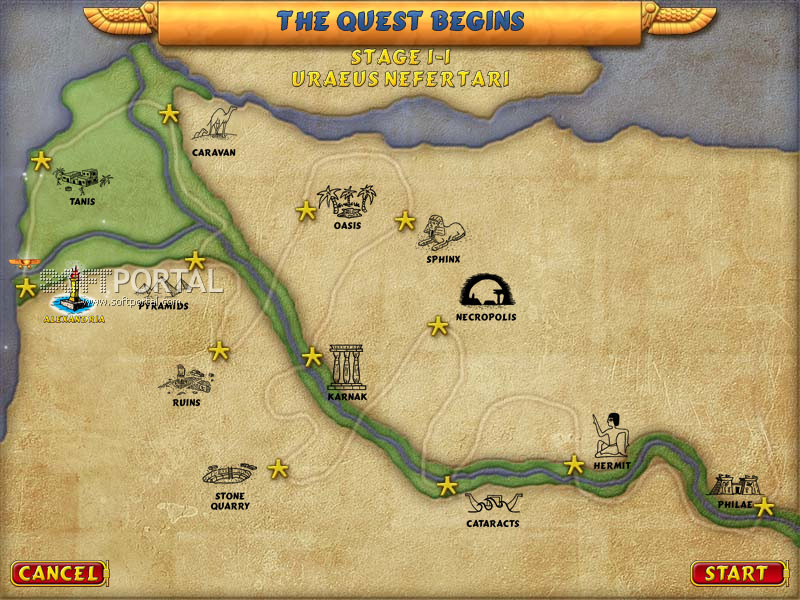
Task: Select the Karnak temple location
Action: (347, 366)
